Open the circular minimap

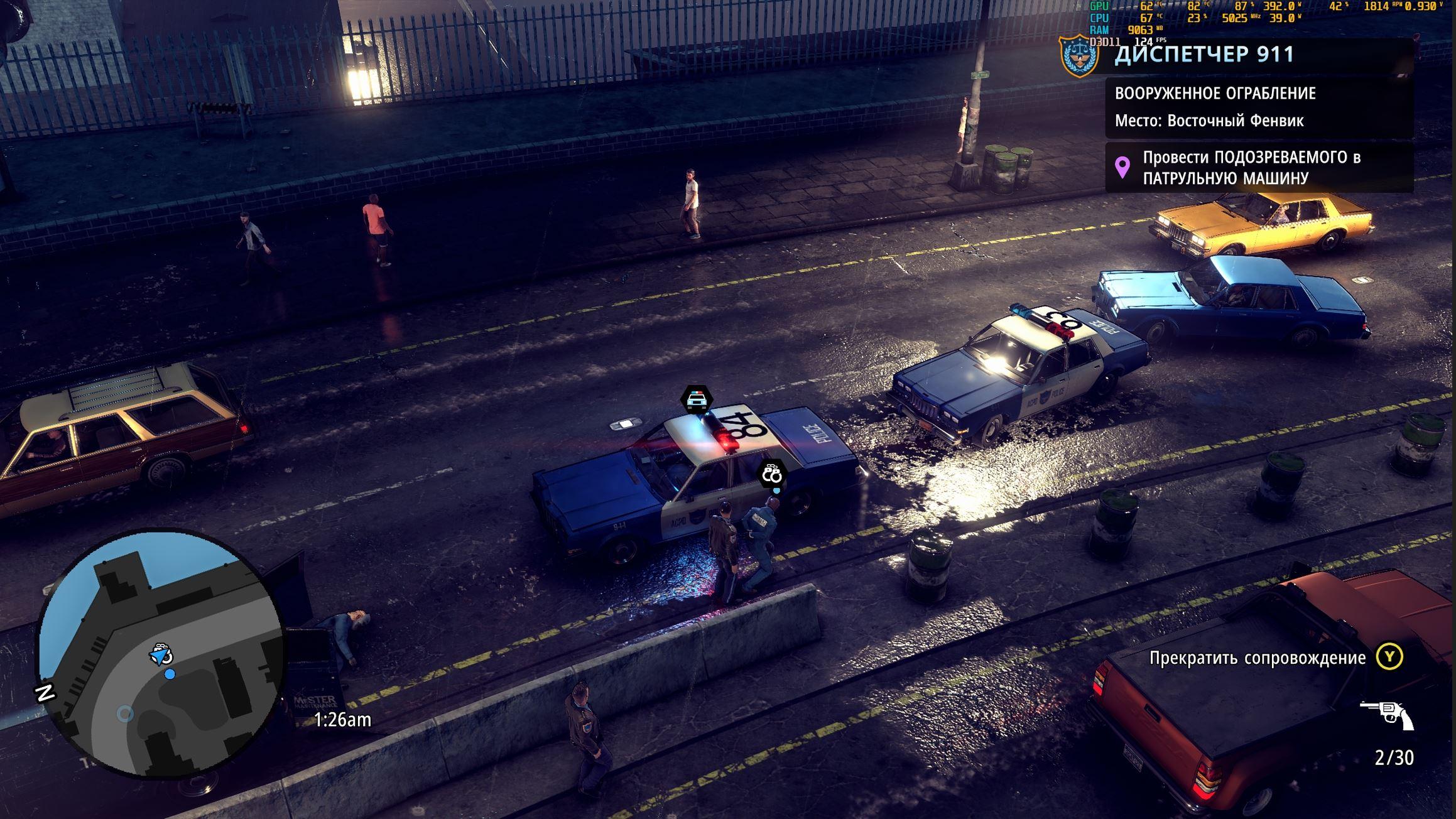(161, 653)
